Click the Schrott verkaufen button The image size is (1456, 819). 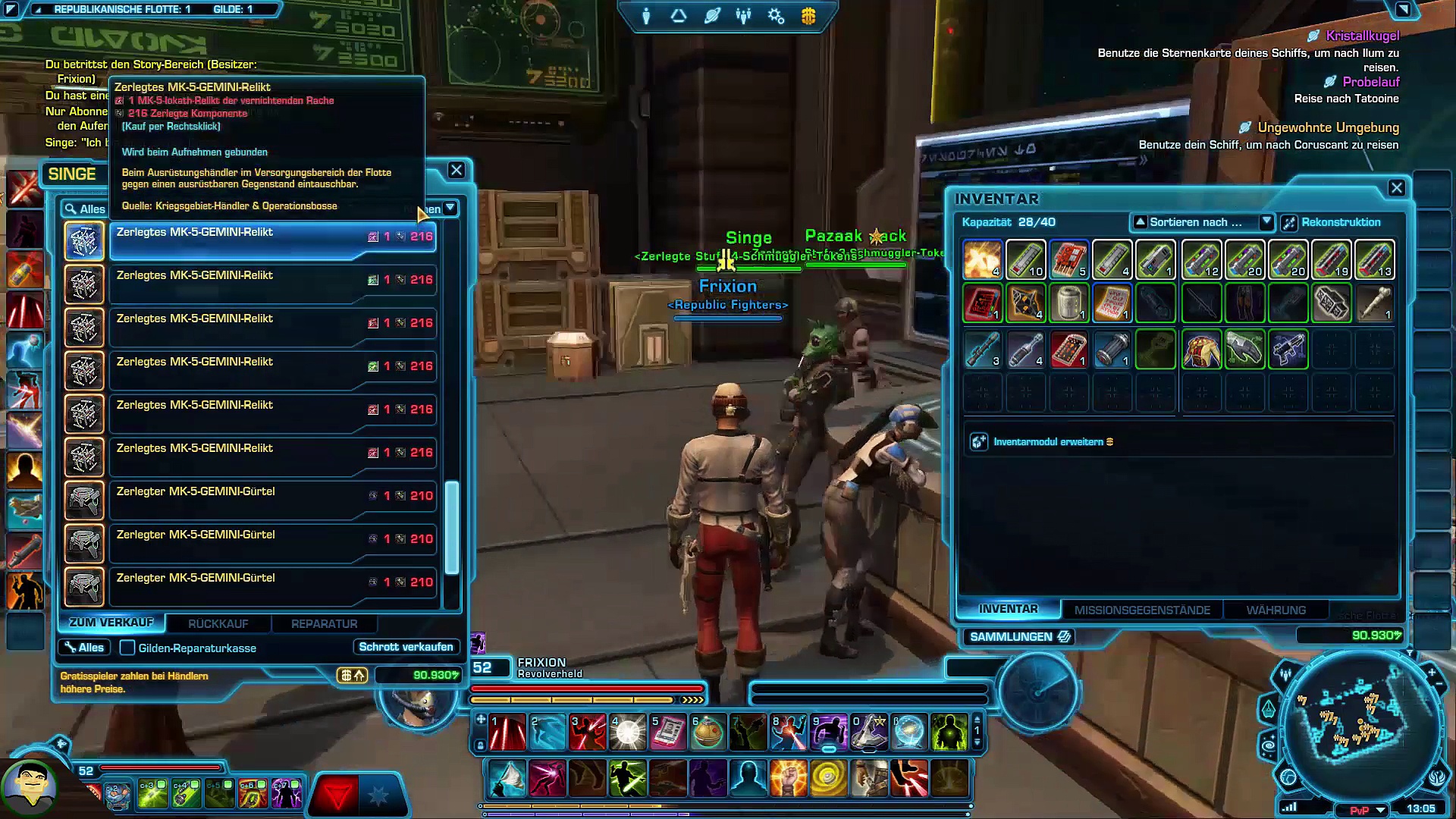point(406,647)
